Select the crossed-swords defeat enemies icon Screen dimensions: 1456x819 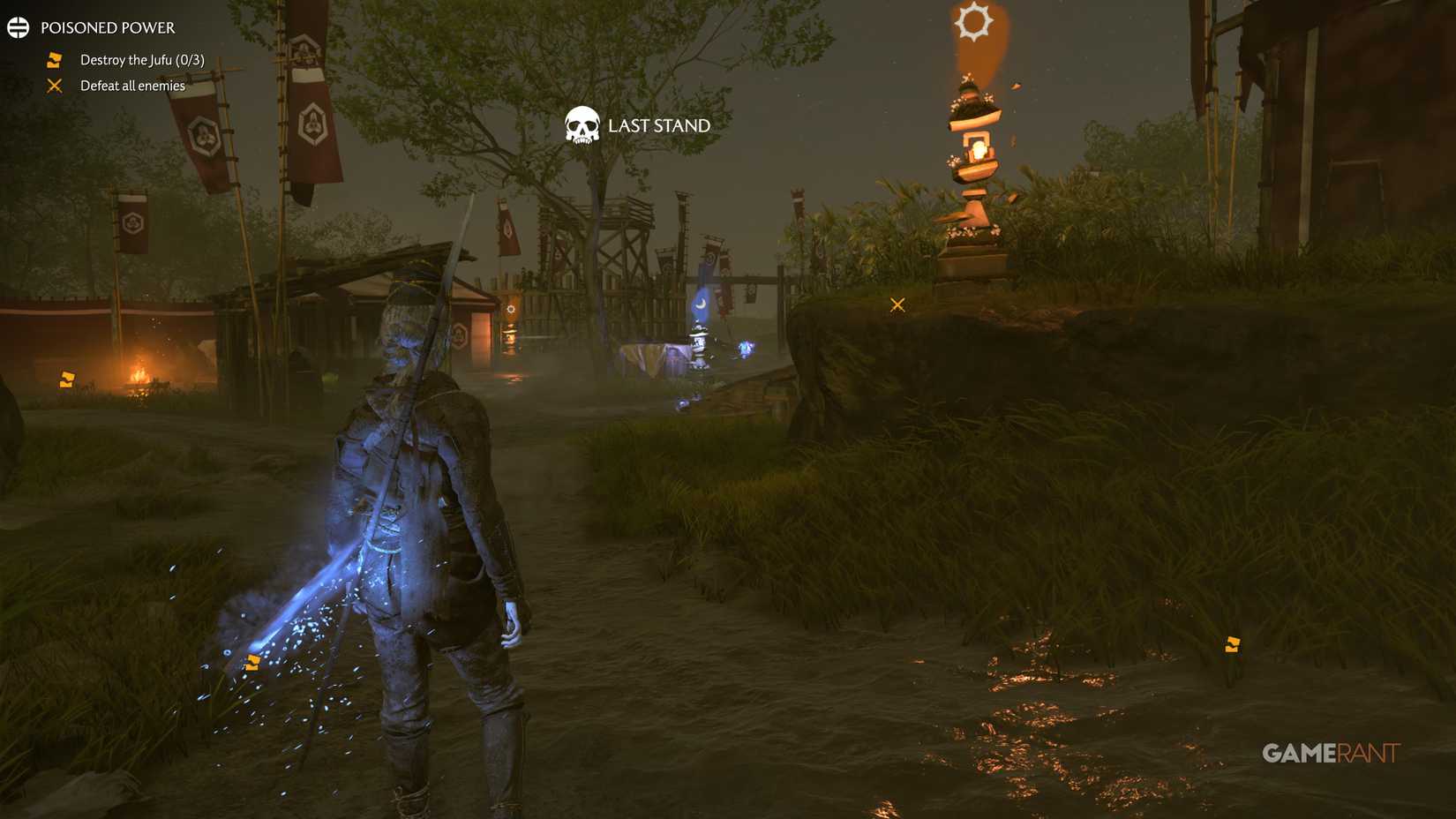pyautogui.click(x=55, y=85)
